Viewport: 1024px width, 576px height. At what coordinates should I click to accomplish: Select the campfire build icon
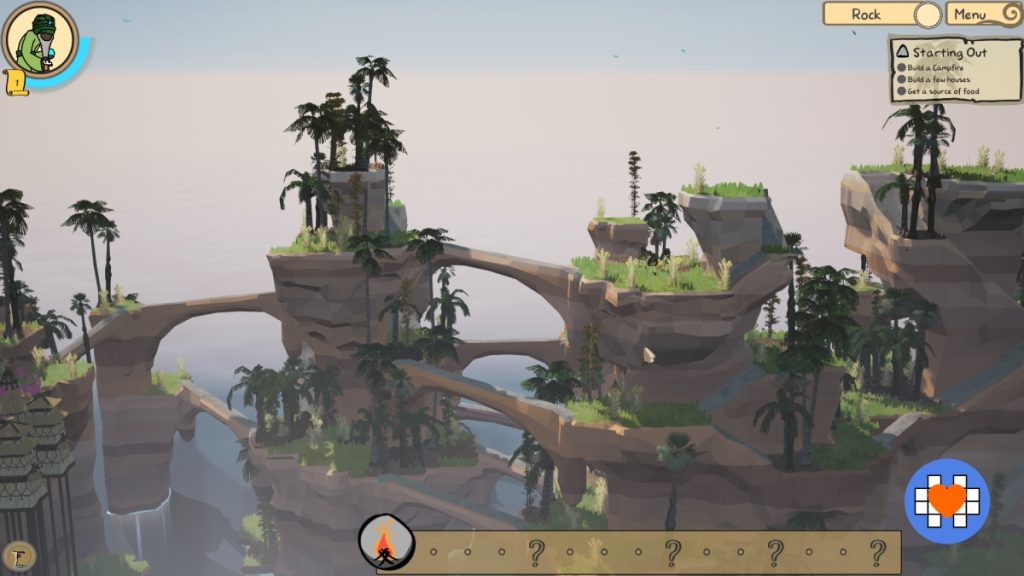[386, 545]
